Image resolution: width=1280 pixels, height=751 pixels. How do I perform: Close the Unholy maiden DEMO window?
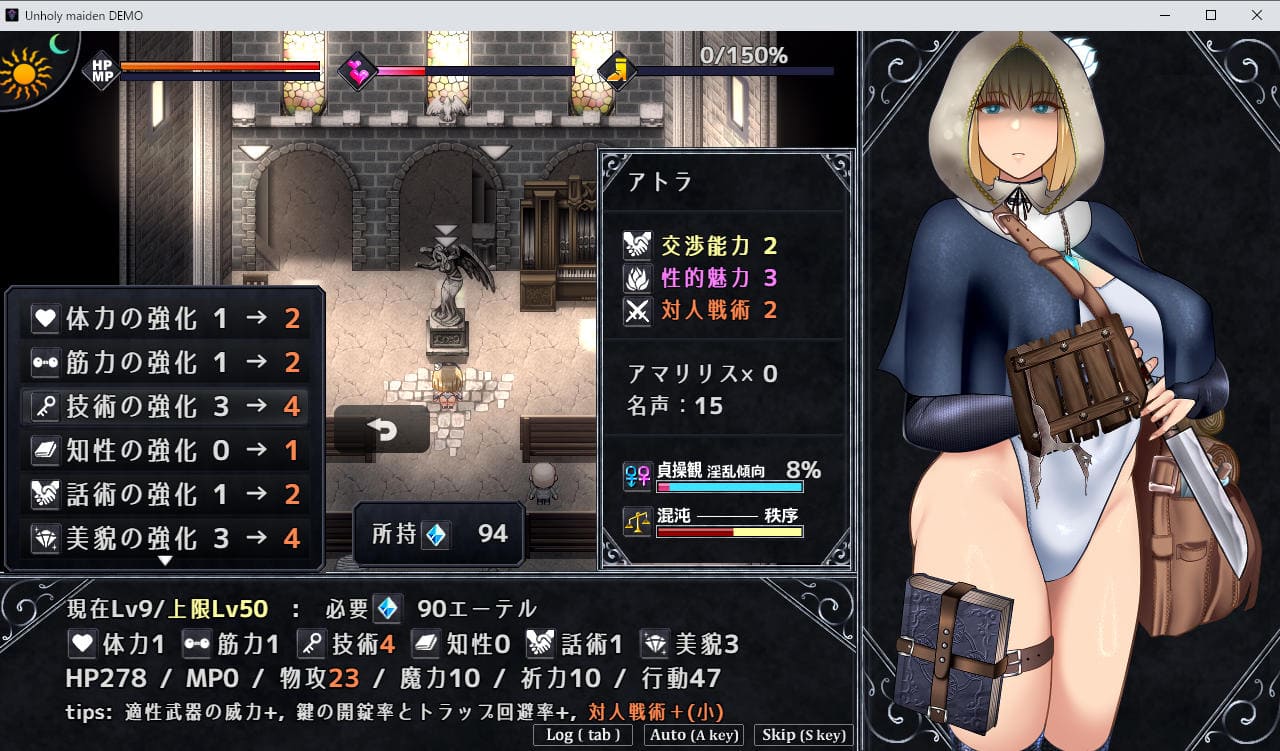point(1257,15)
